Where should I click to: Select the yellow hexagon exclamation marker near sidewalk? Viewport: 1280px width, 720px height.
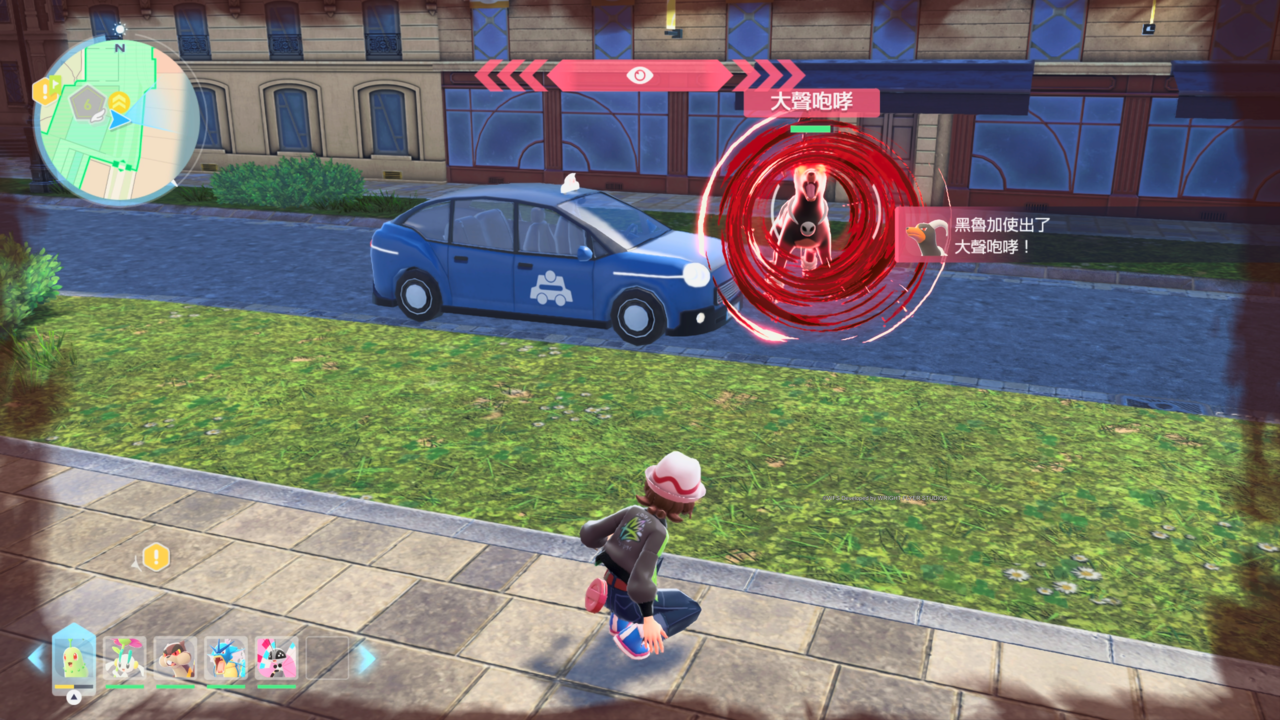click(156, 557)
